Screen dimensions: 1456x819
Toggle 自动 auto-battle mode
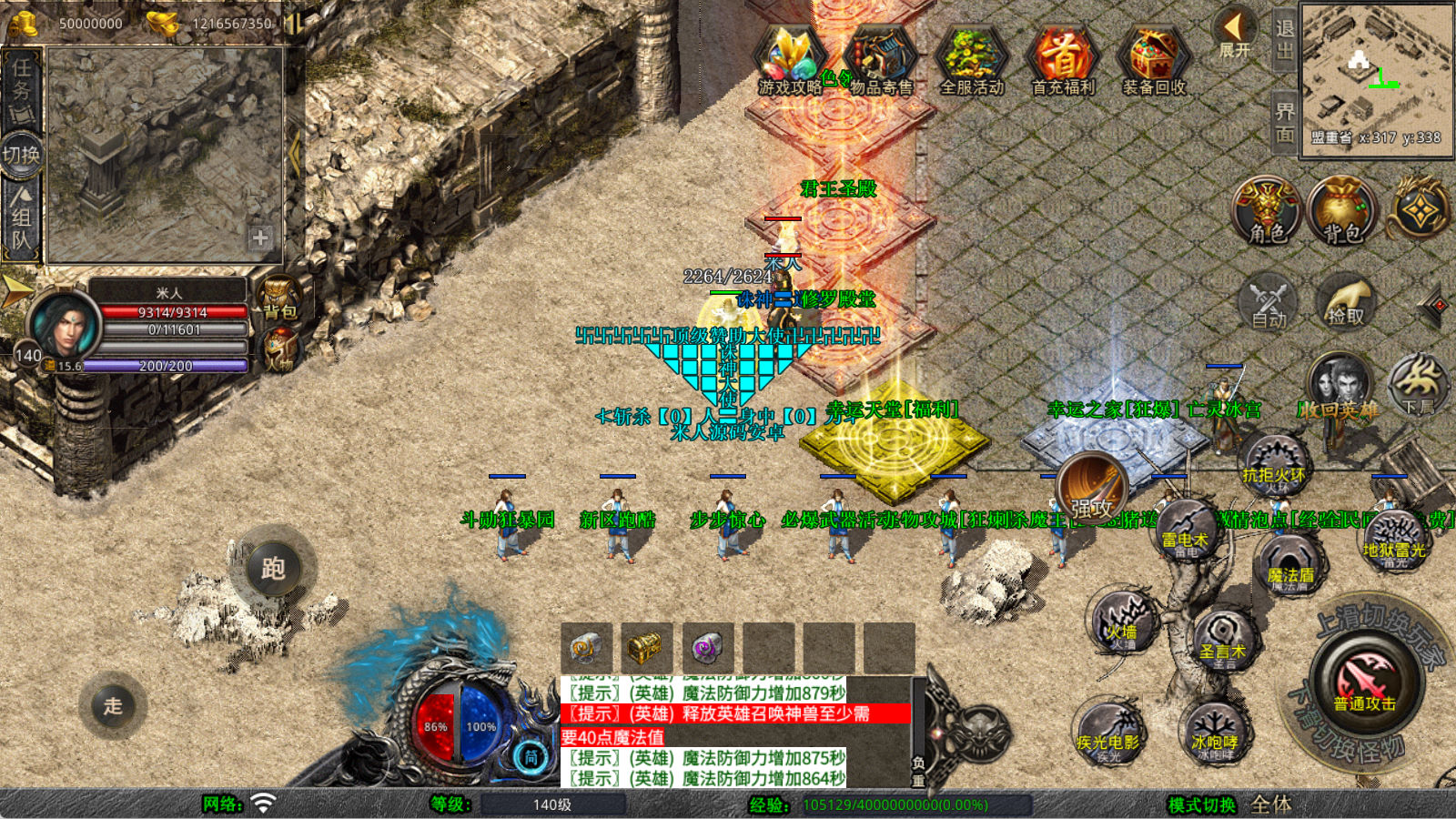click(x=1269, y=301)
